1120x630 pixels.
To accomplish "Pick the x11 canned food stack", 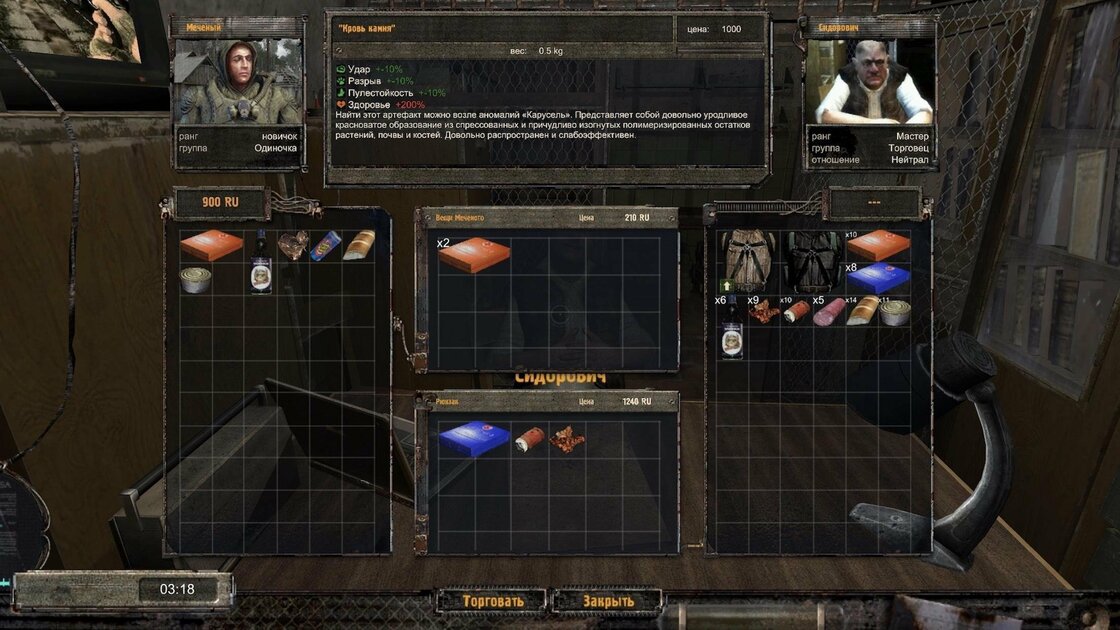I will (895, 312).
